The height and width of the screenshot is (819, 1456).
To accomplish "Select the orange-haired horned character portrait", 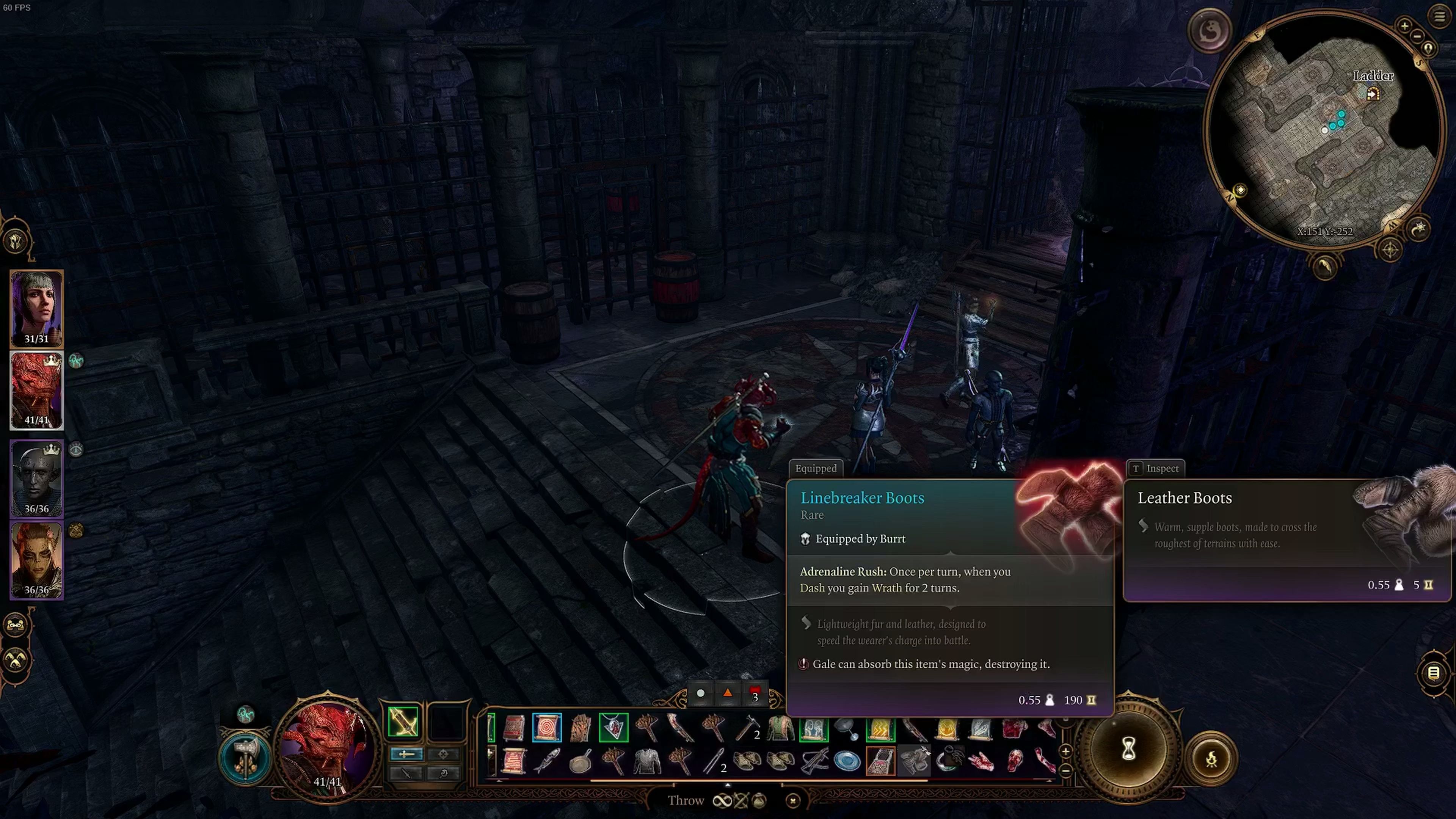I will (37, 560).
